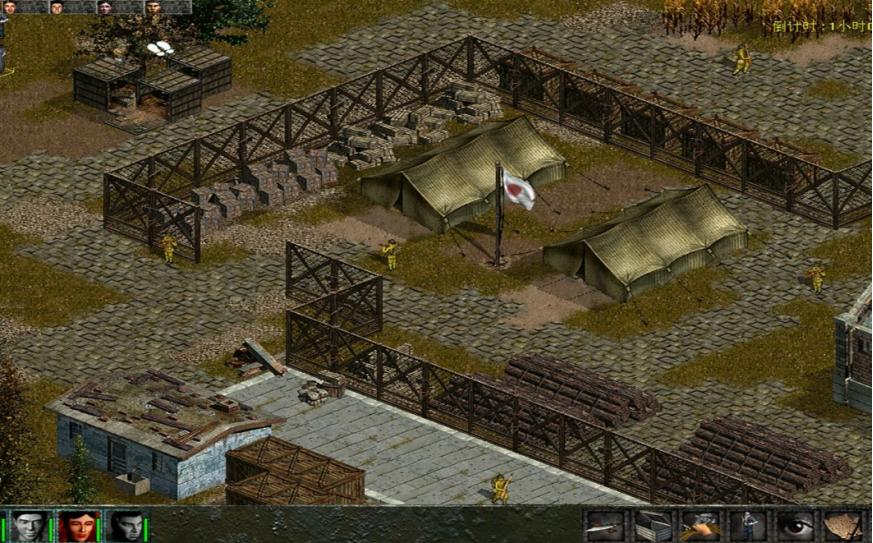Open the parchment map icon
The image size is (873, 543).
click(x=843, y=526)
